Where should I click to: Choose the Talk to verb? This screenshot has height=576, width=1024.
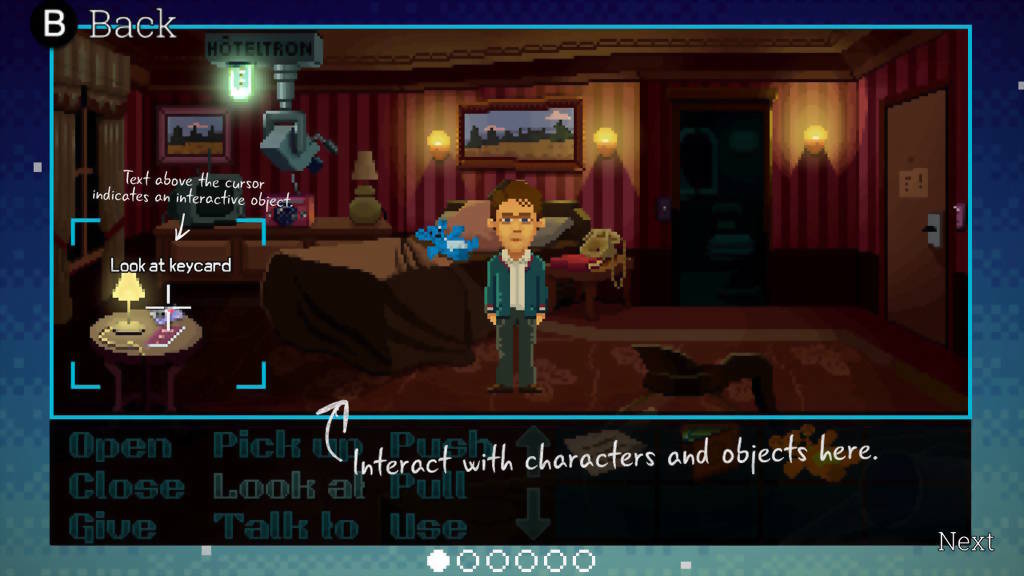(285, 526)
